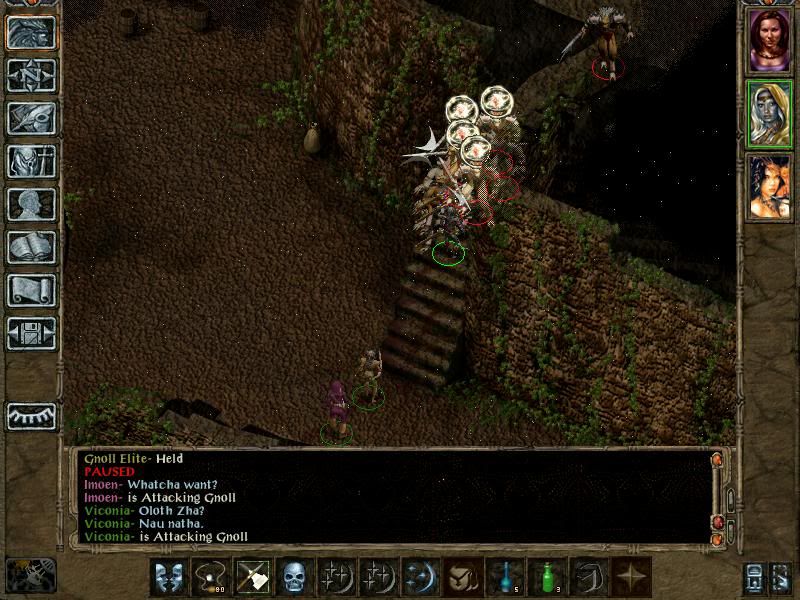Screen dimensions: 800x600
Task: Select the white-haired drow portrait
Action: [x=770, y=113]
